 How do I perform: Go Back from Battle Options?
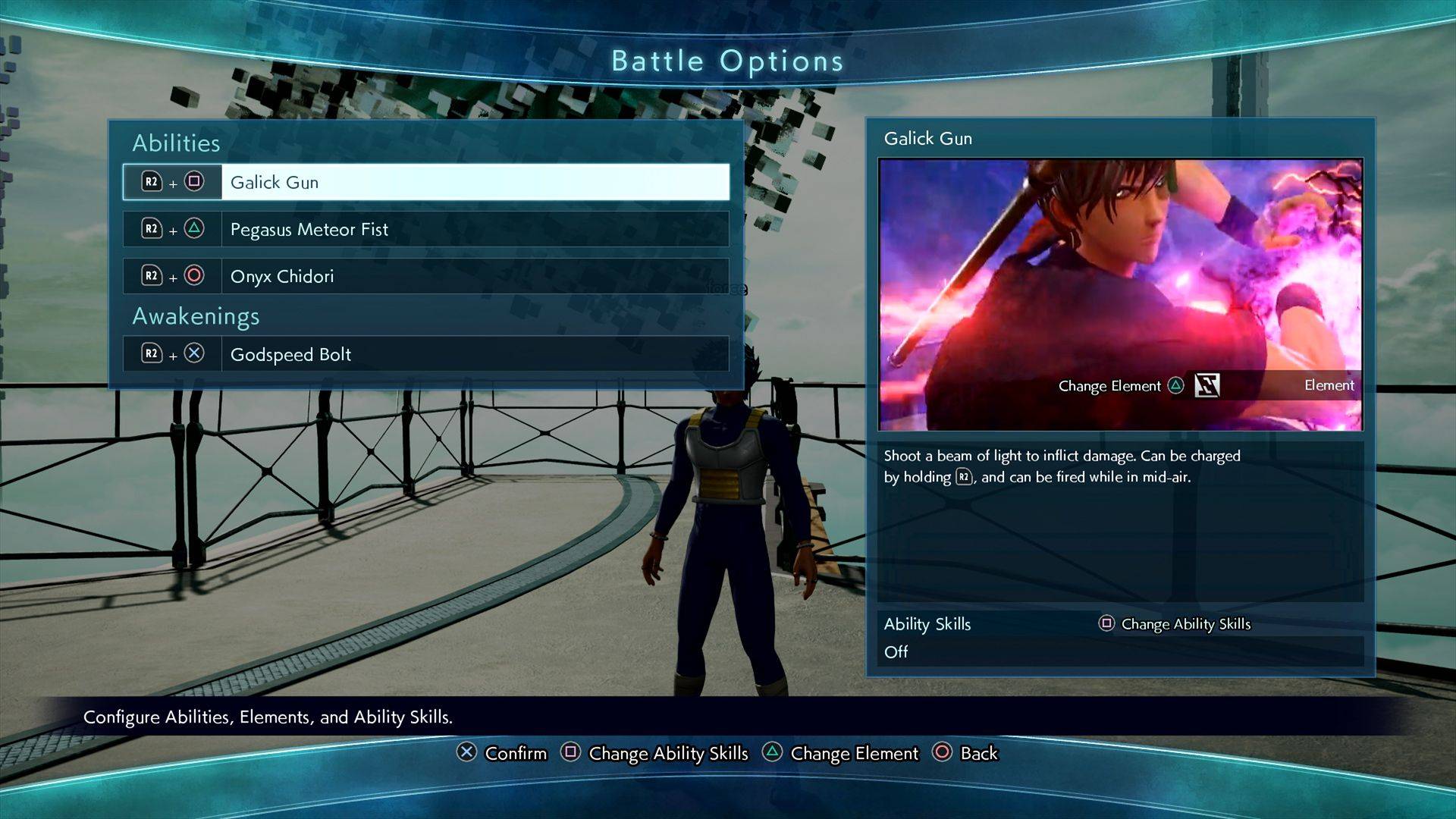(x=965, y=753)
